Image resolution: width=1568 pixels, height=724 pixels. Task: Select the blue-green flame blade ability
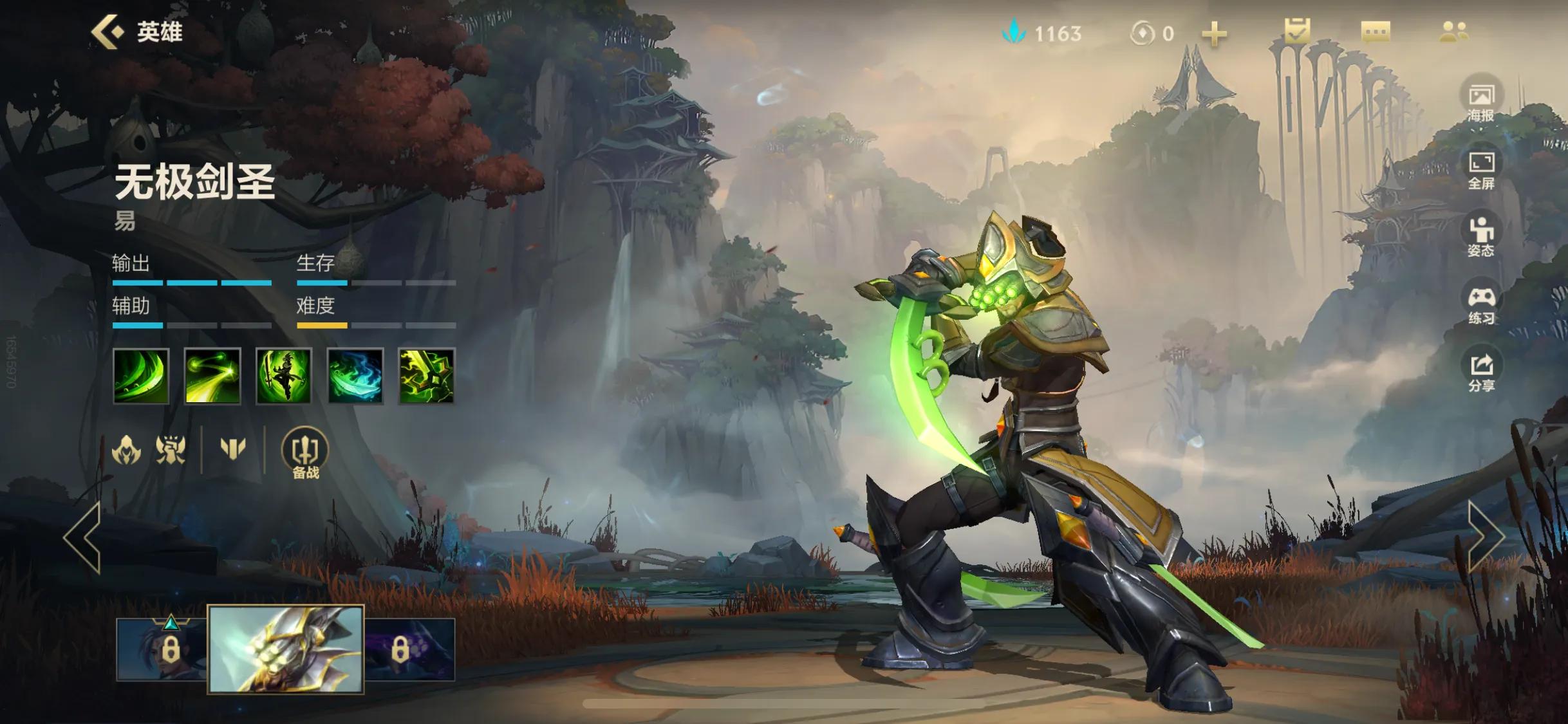355,376
